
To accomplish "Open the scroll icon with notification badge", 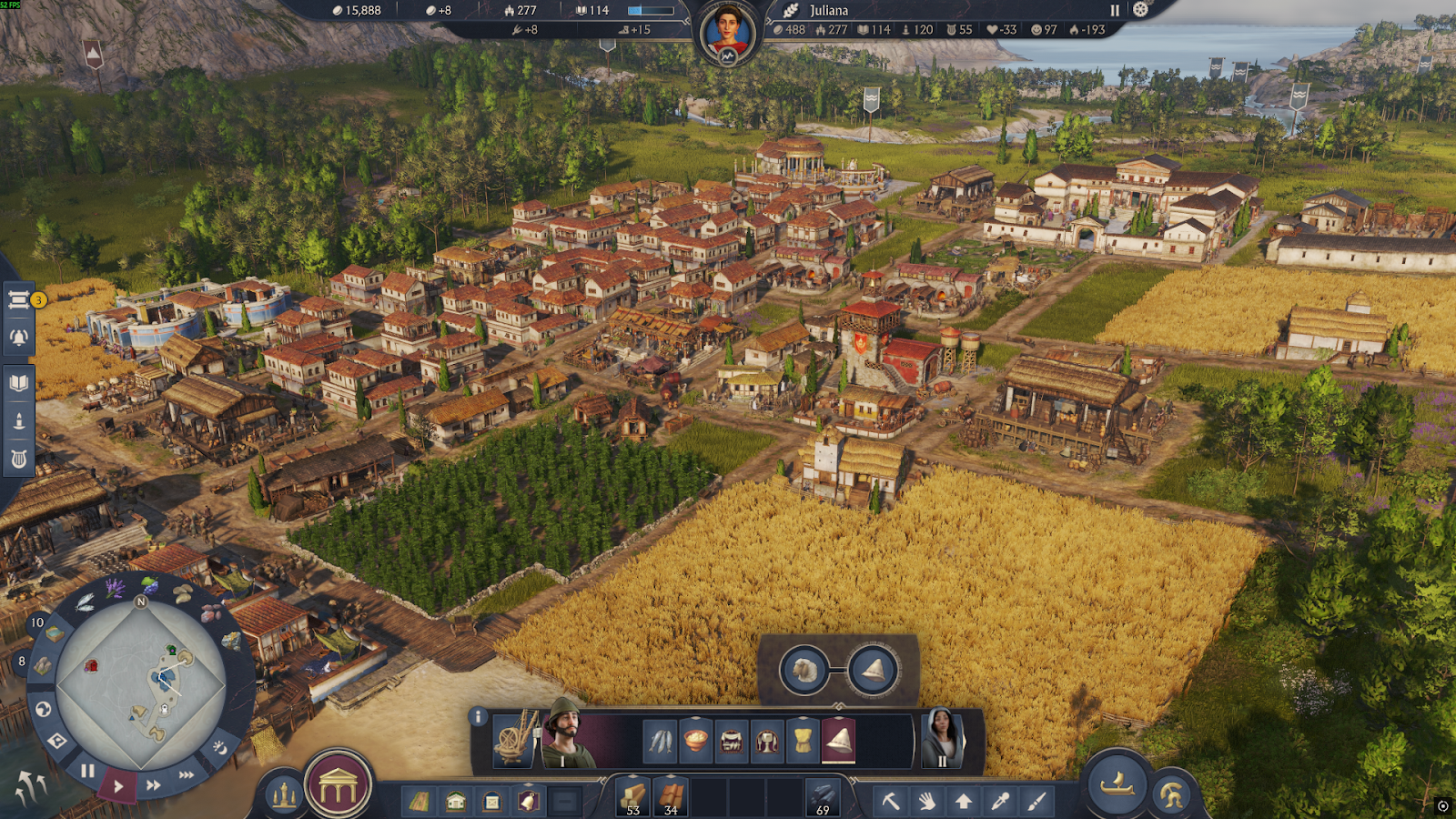I will click(19, 300).
